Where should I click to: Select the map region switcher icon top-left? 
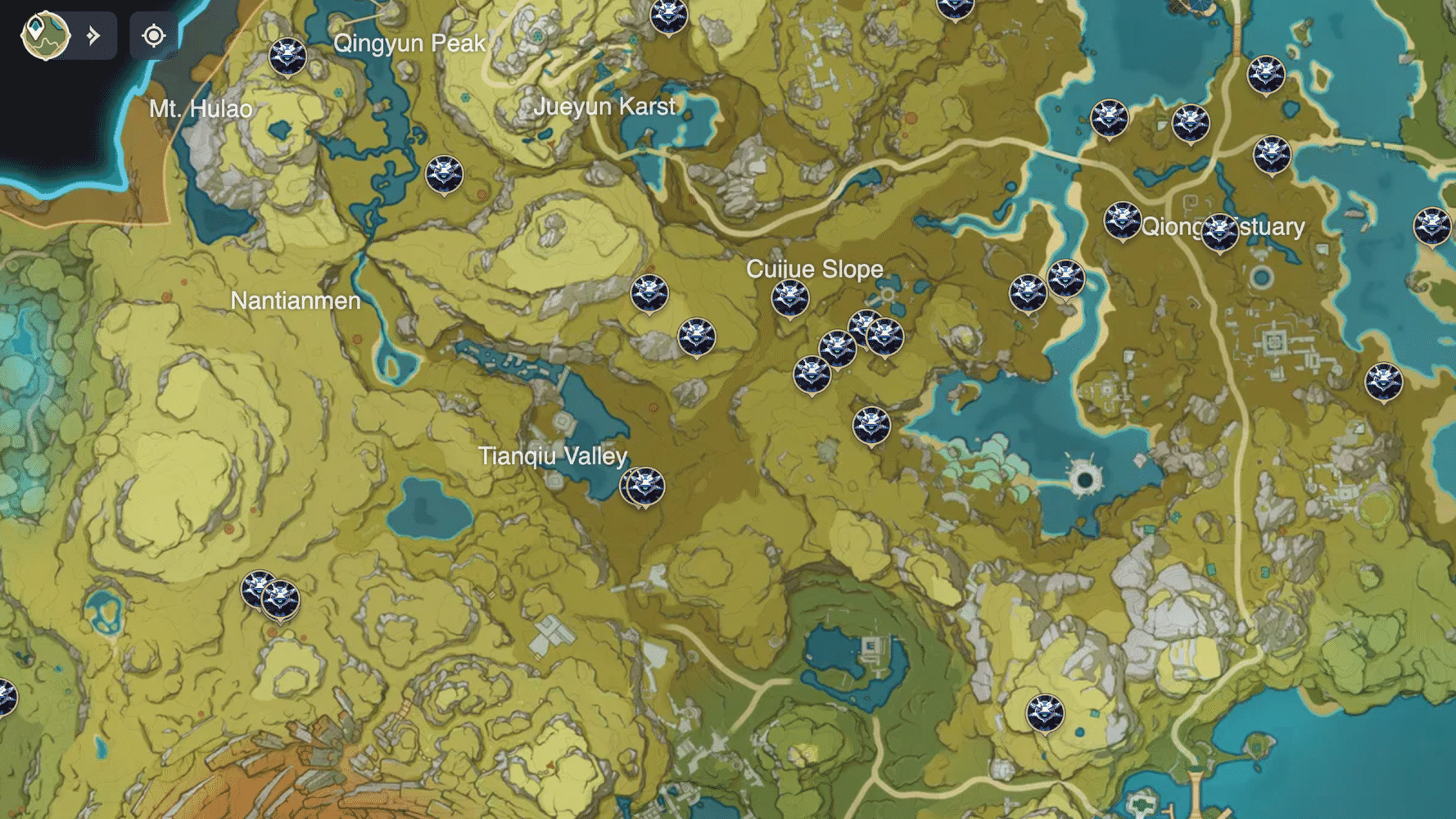click(x=45, y=34)
